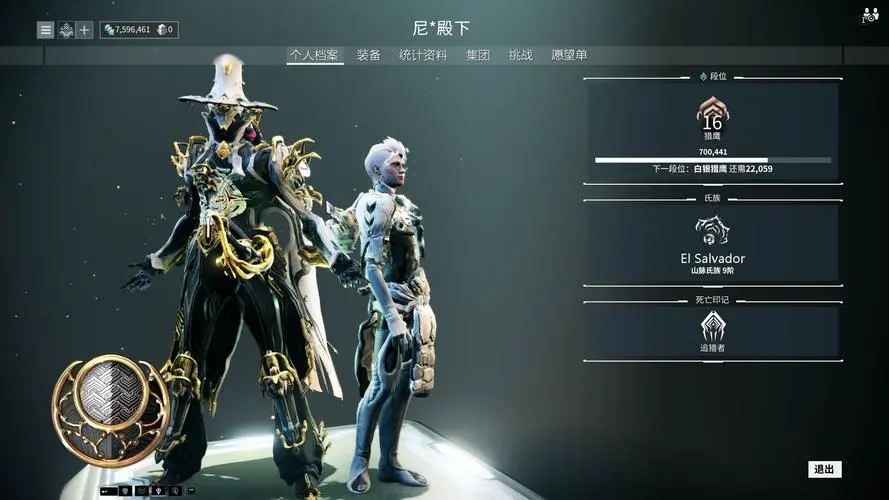Switch to the 个人档案 profile tab
This screenshot has width=889, height=500.
[315, 56]
